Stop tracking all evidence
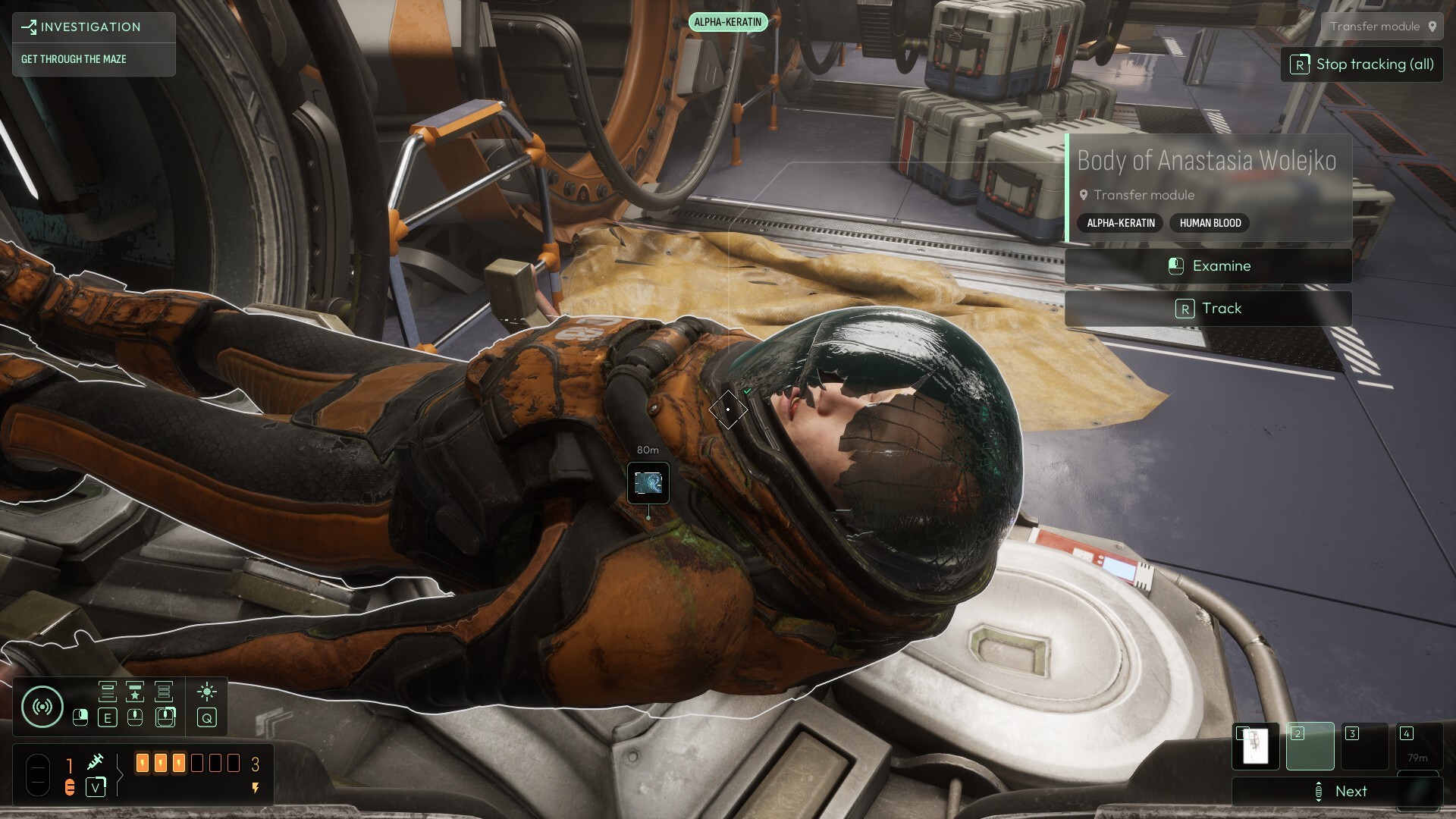This screenshot has height=819, width=1456. (x=1362, y=64)
